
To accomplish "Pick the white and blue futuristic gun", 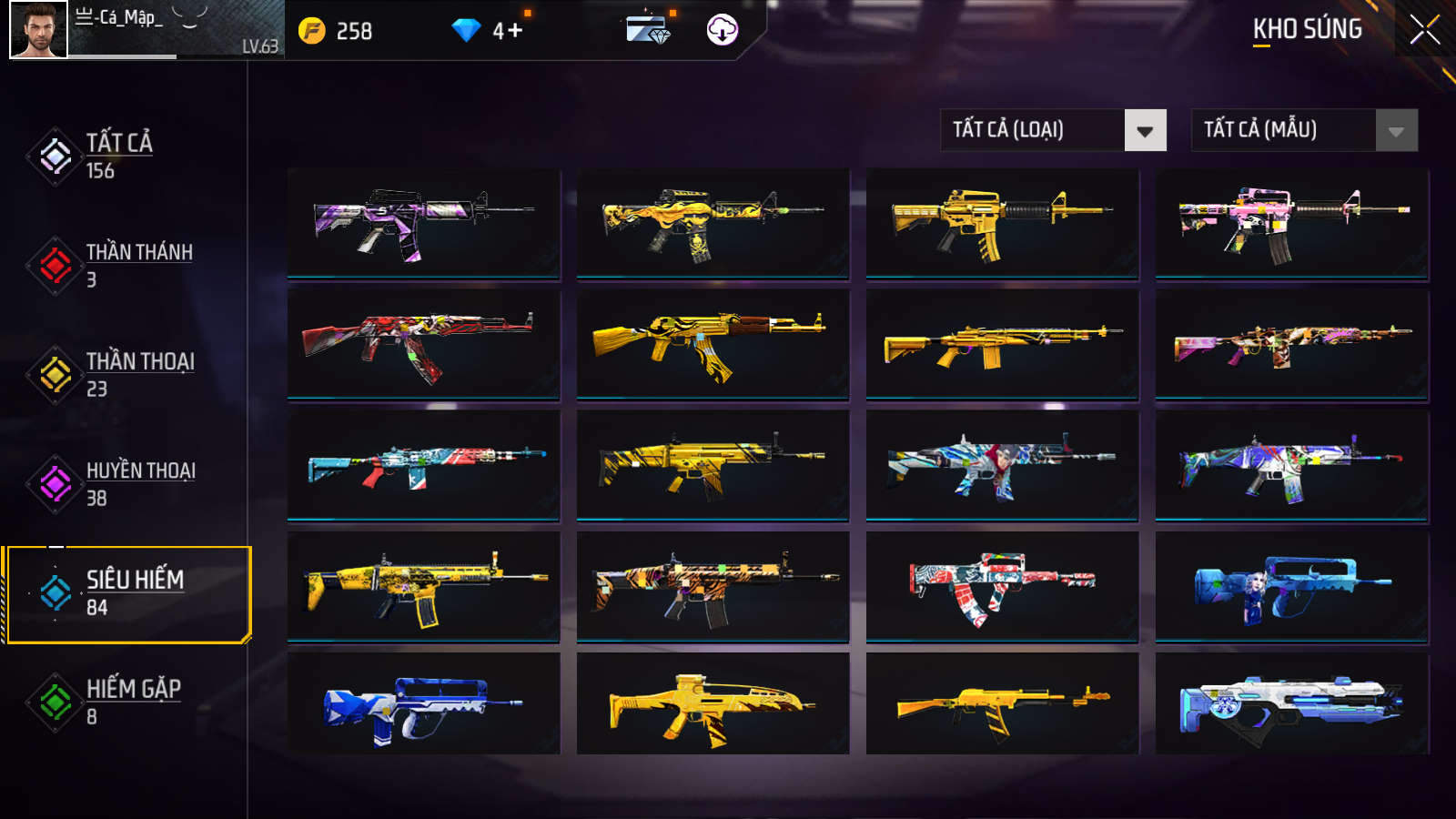I will (1291, 703).
